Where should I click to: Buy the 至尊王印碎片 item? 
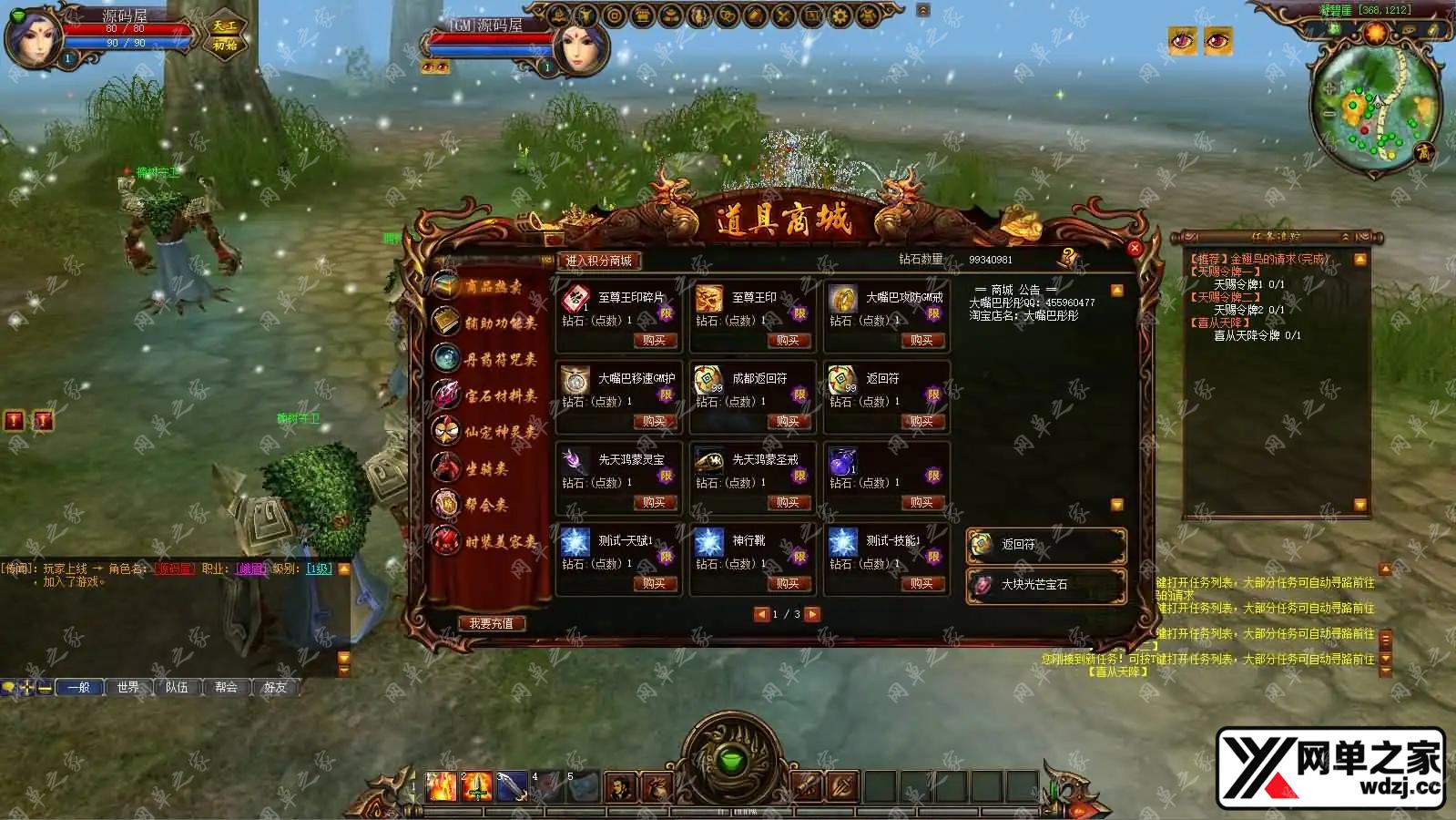pyautogui.click(x=654, y=341)
